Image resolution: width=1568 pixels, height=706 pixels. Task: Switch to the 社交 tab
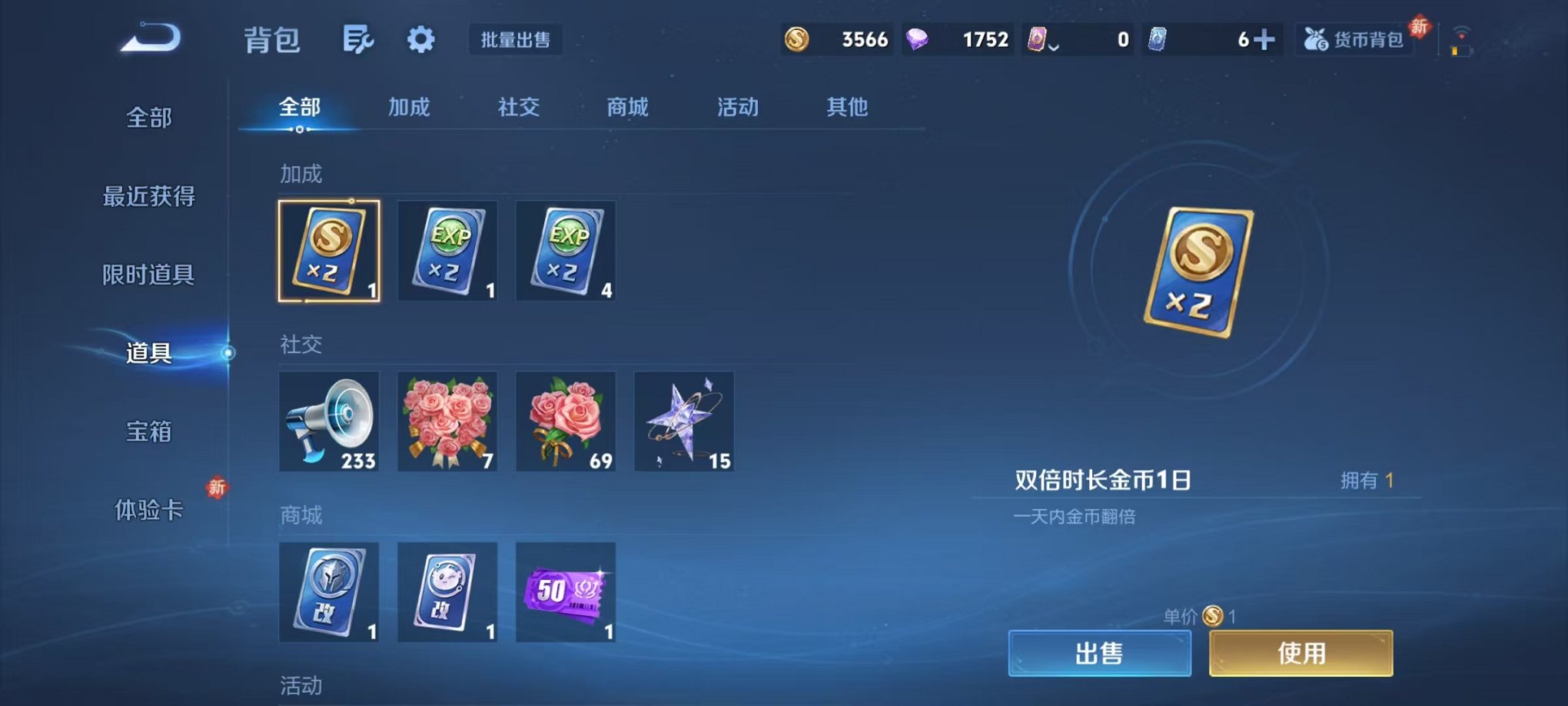(518, 108)
